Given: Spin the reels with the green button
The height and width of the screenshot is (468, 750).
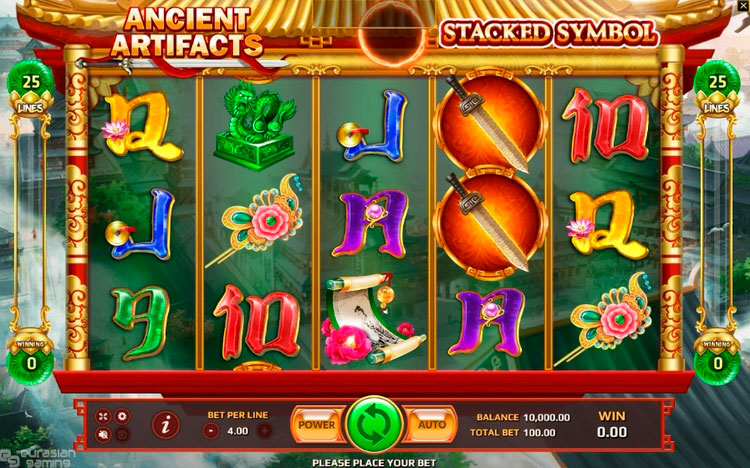Looking at the screenshot, I should pos(374,424).
